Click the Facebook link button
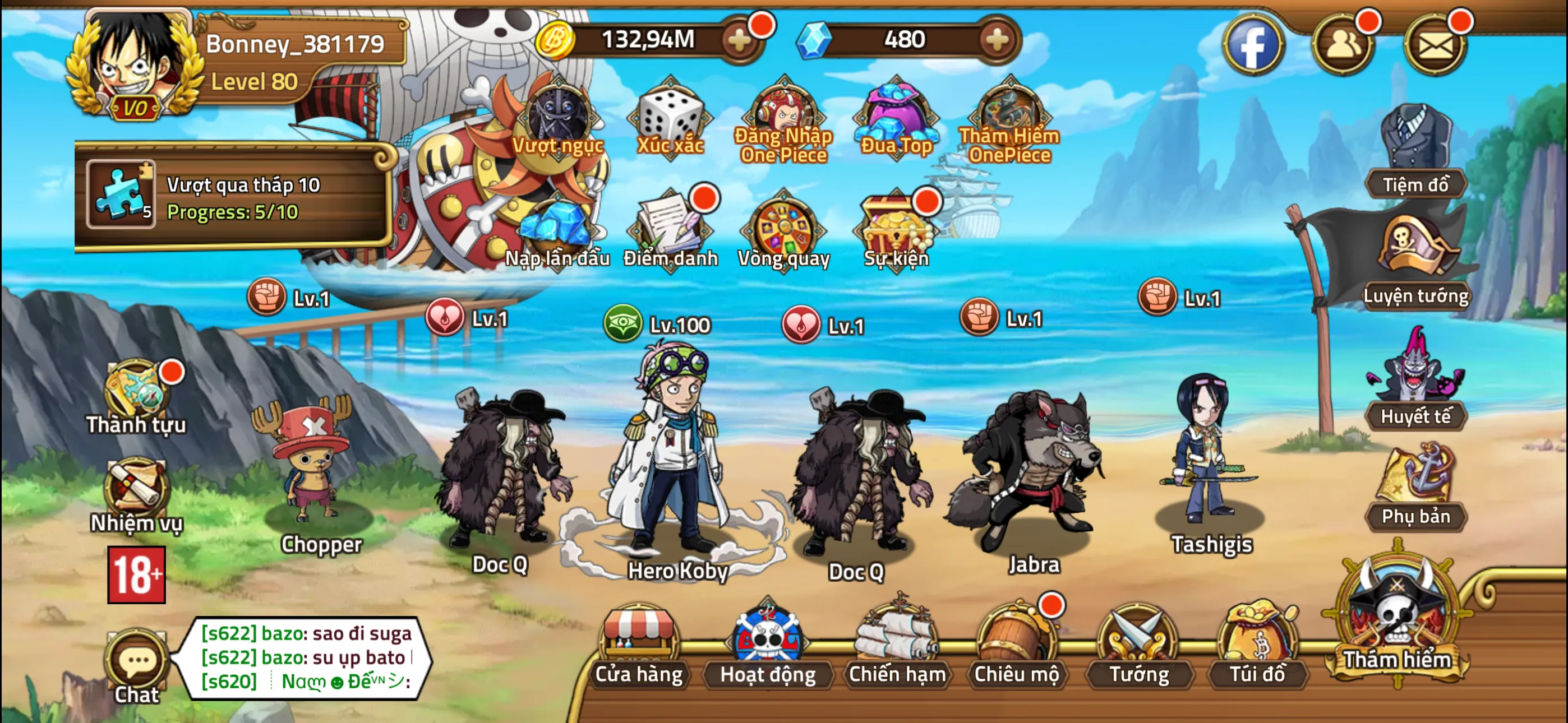The height and width of the screenshot is (723, 1568). click(1253, 45)
